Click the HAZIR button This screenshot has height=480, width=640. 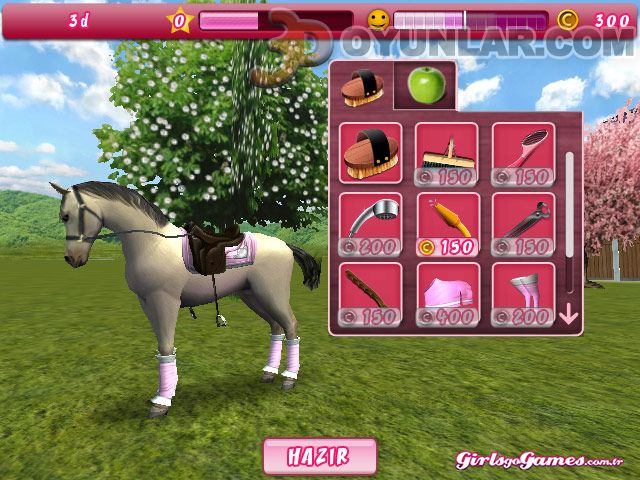[x=320, y=456]
